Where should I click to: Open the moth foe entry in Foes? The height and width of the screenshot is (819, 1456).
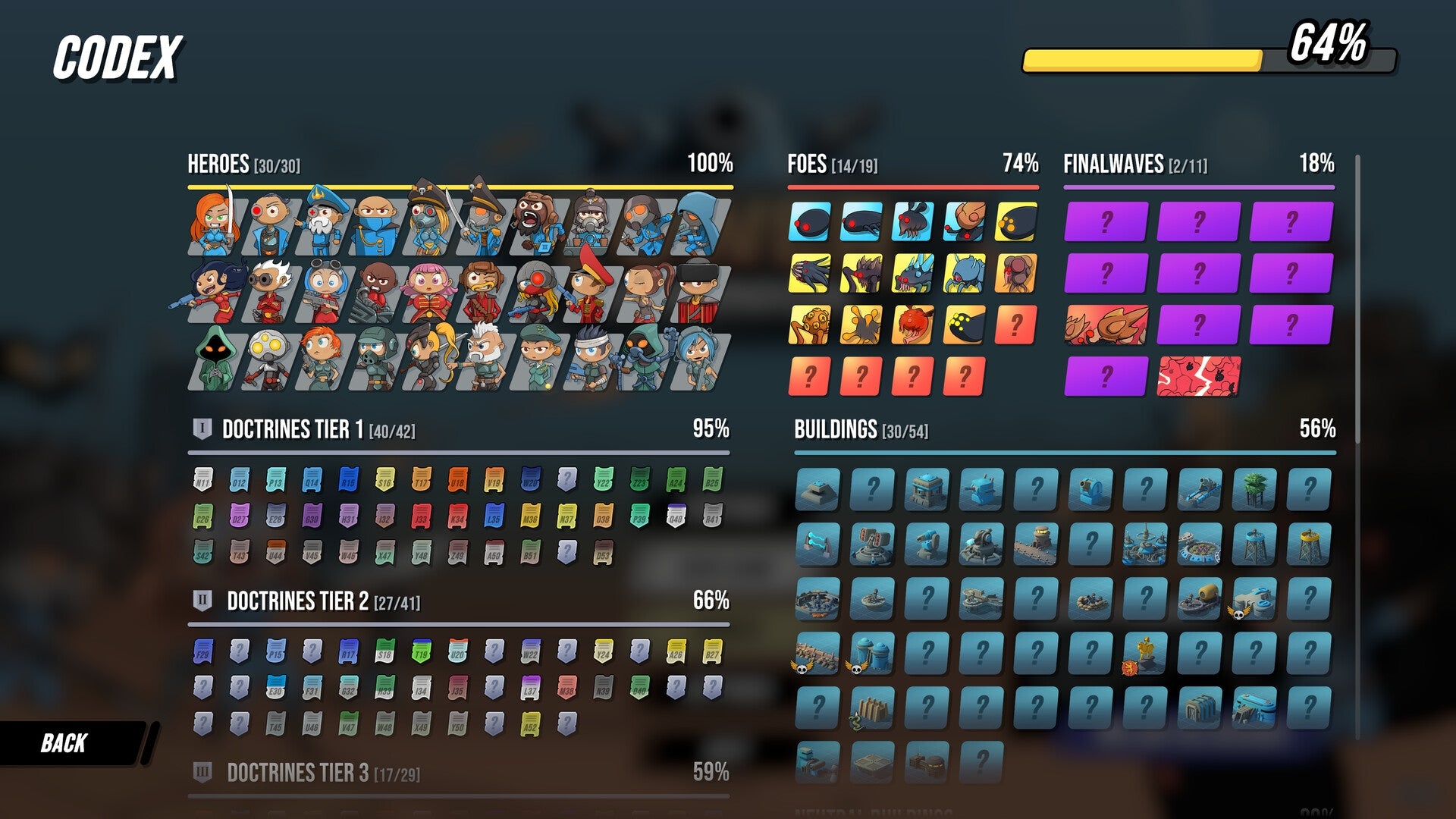tap(911, 221)
